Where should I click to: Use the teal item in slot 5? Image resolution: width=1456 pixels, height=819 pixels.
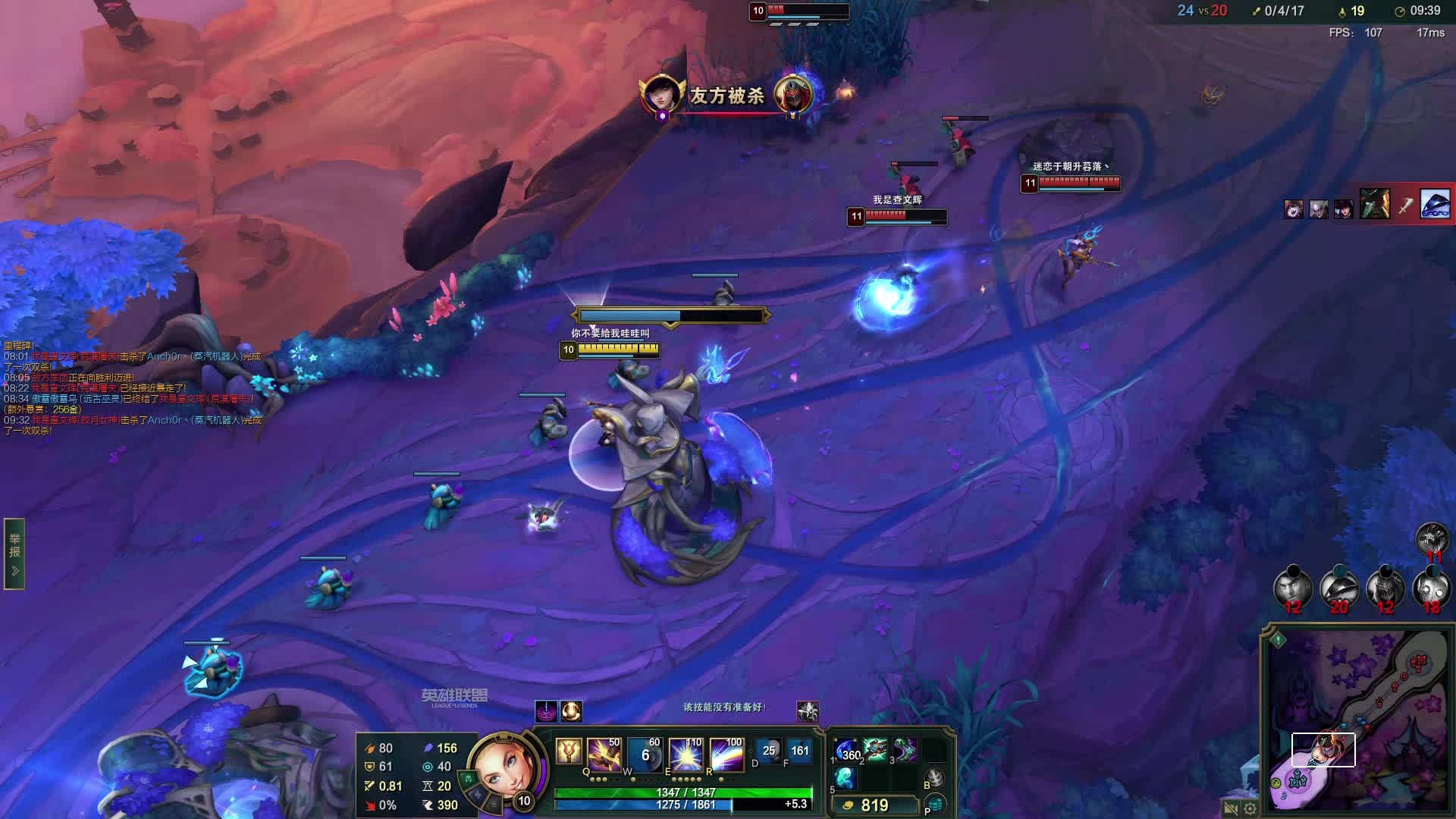[846, 778]
